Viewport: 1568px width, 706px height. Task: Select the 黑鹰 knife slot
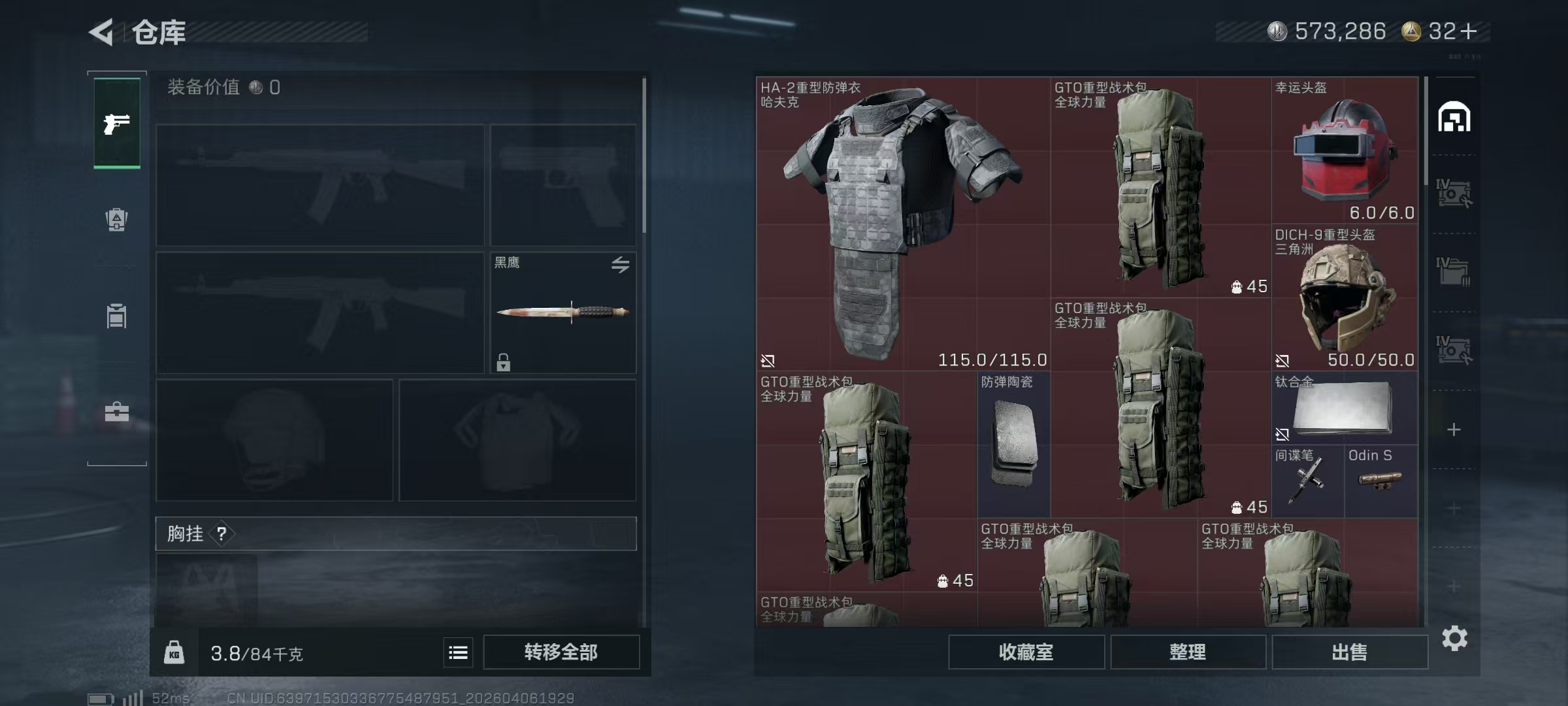(563, 312)
